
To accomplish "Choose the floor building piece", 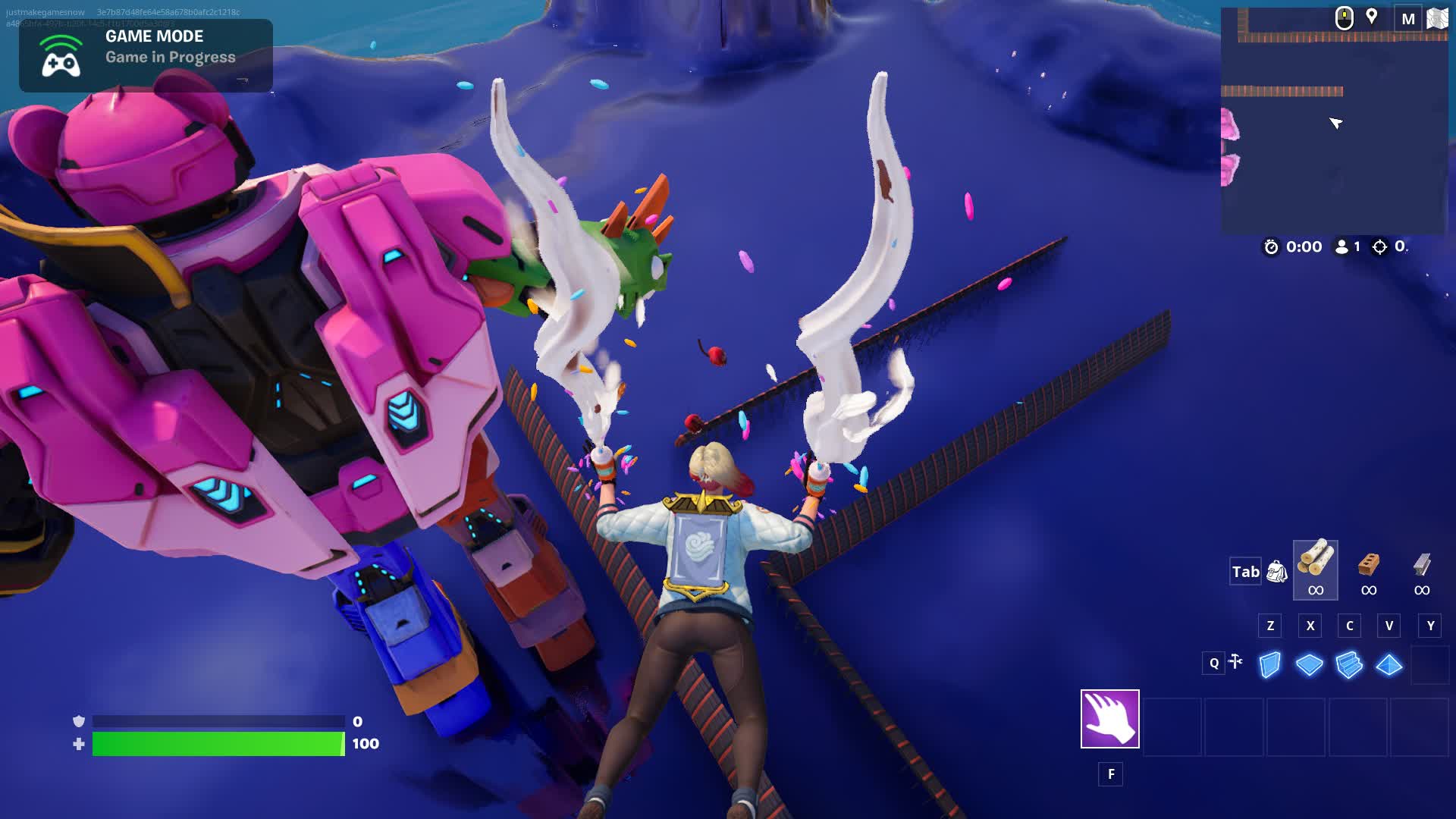I will point(1309,665).
